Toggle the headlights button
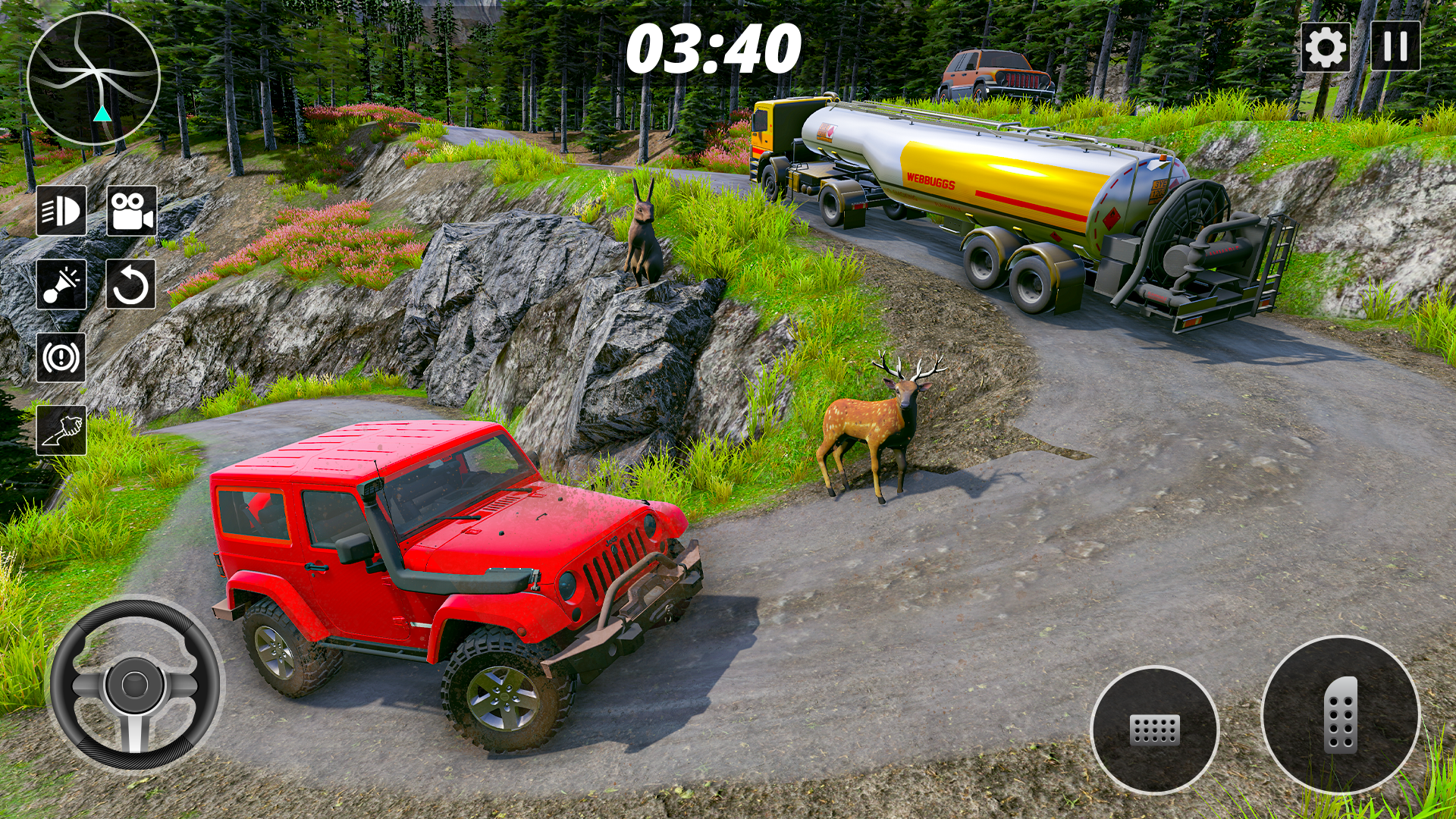Image resolution: width=1456 pixels, height=819 pixels. [x=61, y=211]
